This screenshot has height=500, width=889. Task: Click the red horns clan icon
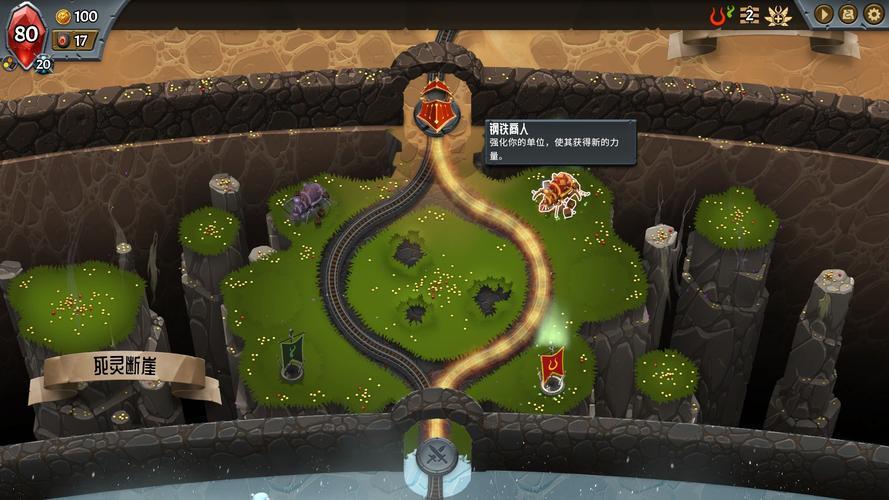click(716, 15)
